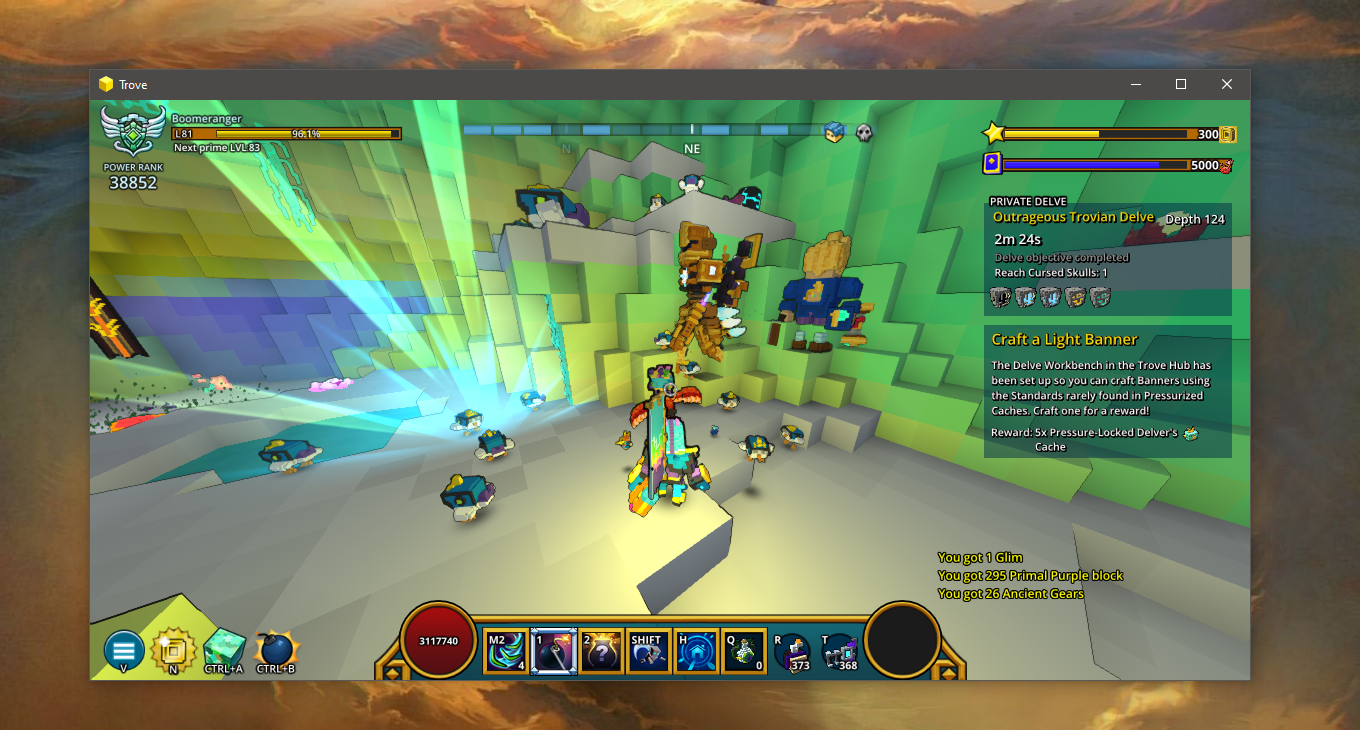This screenshot has width=1360, height=730.
Task: Open the mystery bag icon in slot 2
Action: [601, 650]
